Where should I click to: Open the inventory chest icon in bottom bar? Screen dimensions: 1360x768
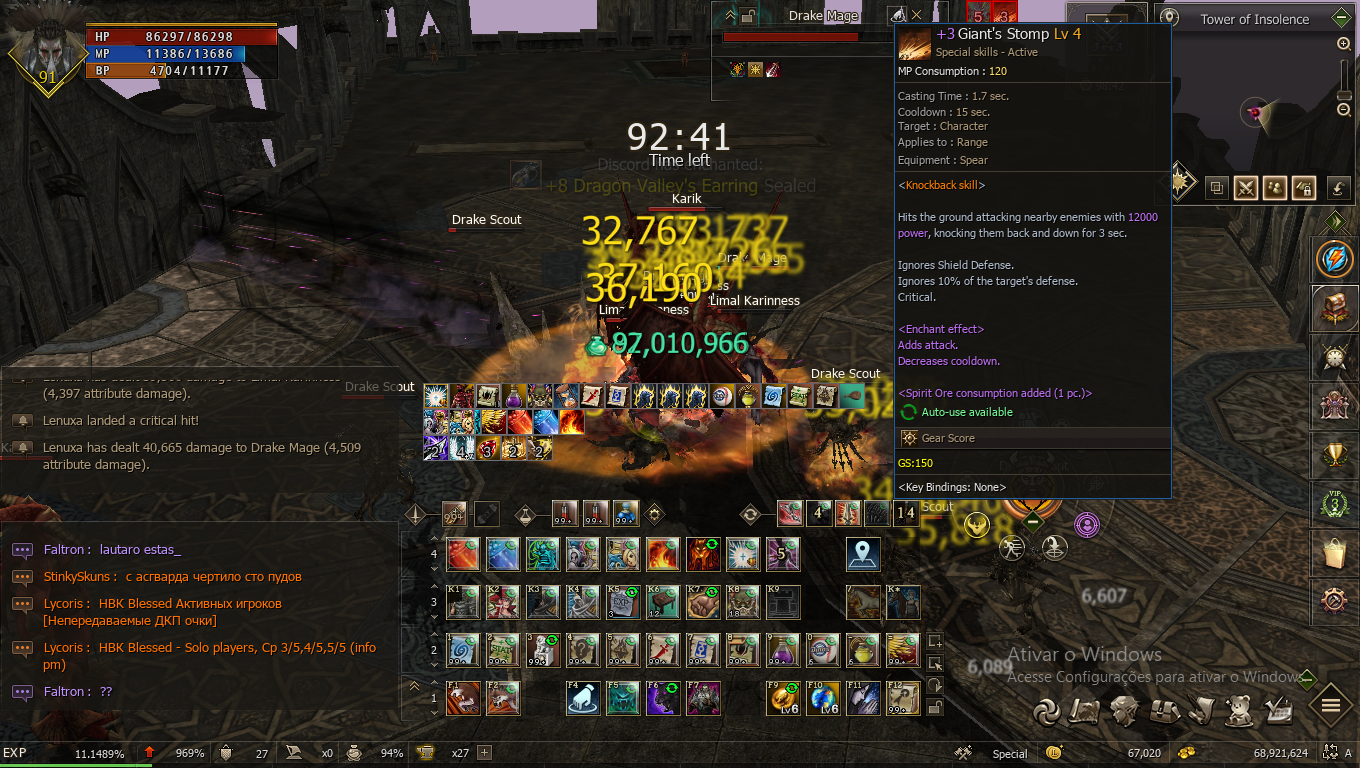pyautogui.click(x=1161, y=709)
